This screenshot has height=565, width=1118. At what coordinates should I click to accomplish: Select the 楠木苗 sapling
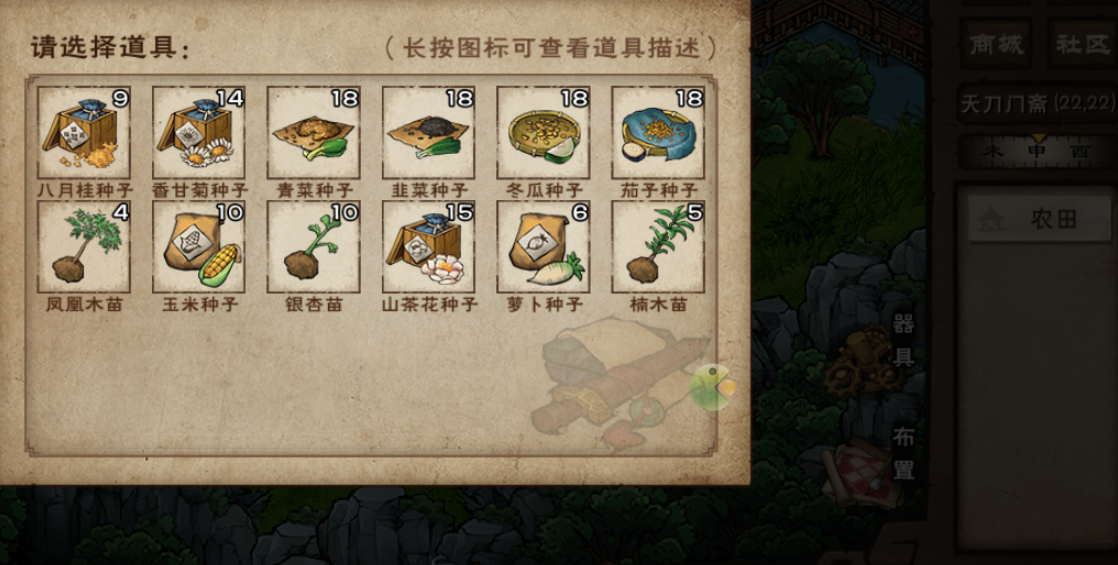click(658, 247)
